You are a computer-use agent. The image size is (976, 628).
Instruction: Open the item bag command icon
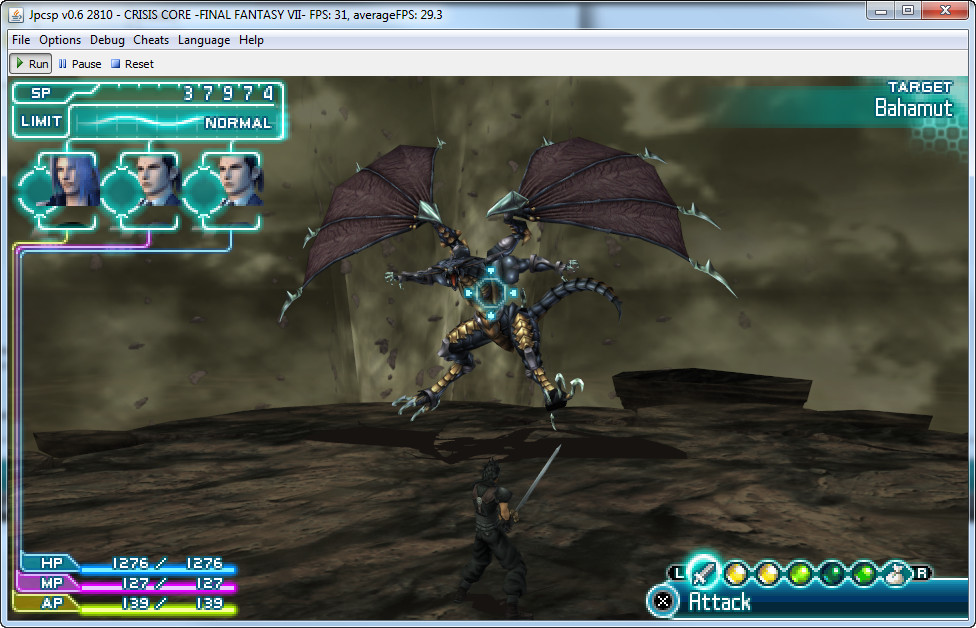pyautogui.click(x=895, y=574)
